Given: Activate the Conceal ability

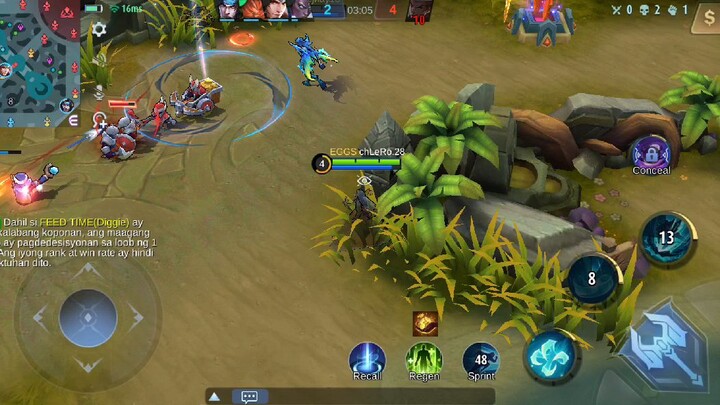Looking at the screenshot, I should tap(651, 152).
